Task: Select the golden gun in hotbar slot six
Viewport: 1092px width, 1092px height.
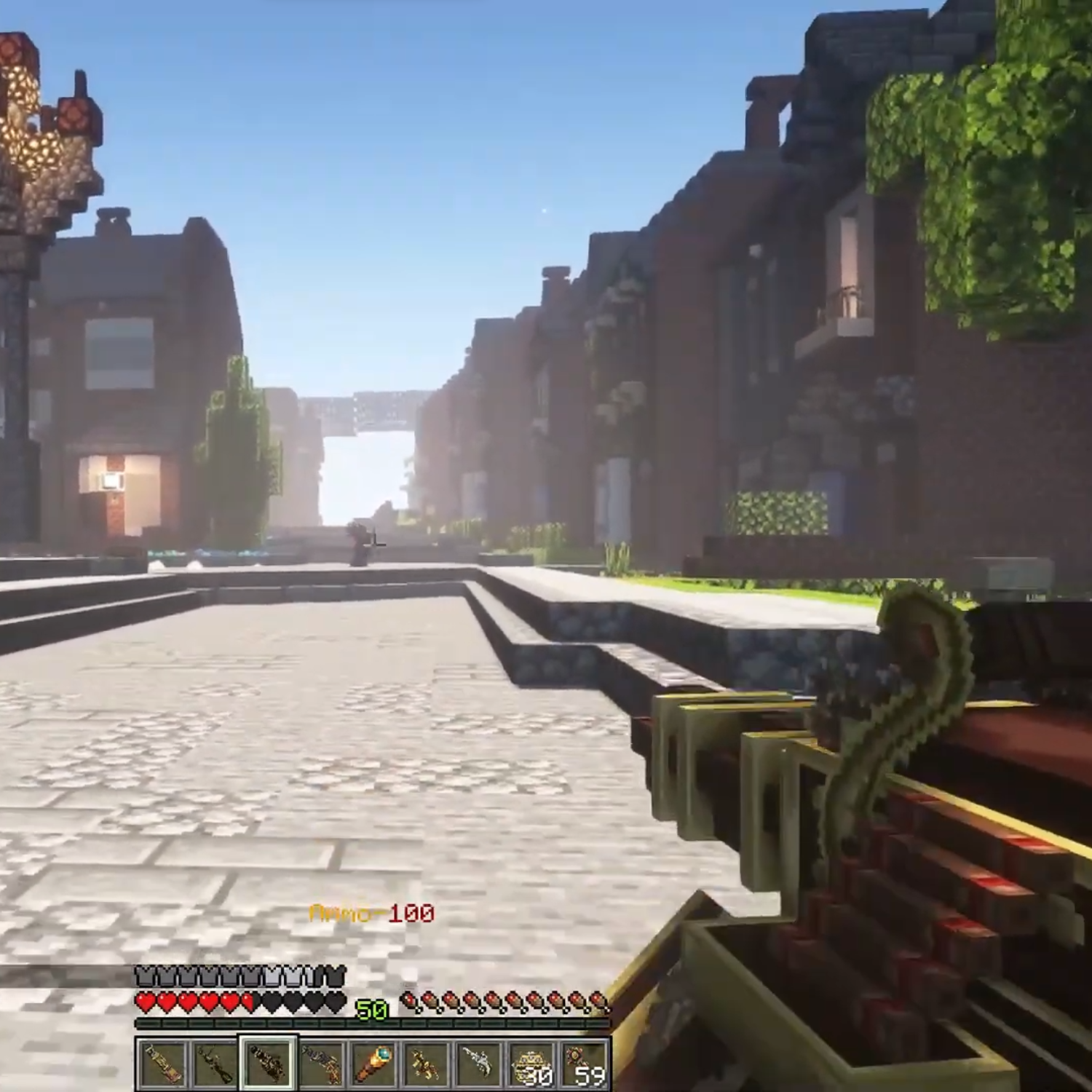Action: [426, 1069]
